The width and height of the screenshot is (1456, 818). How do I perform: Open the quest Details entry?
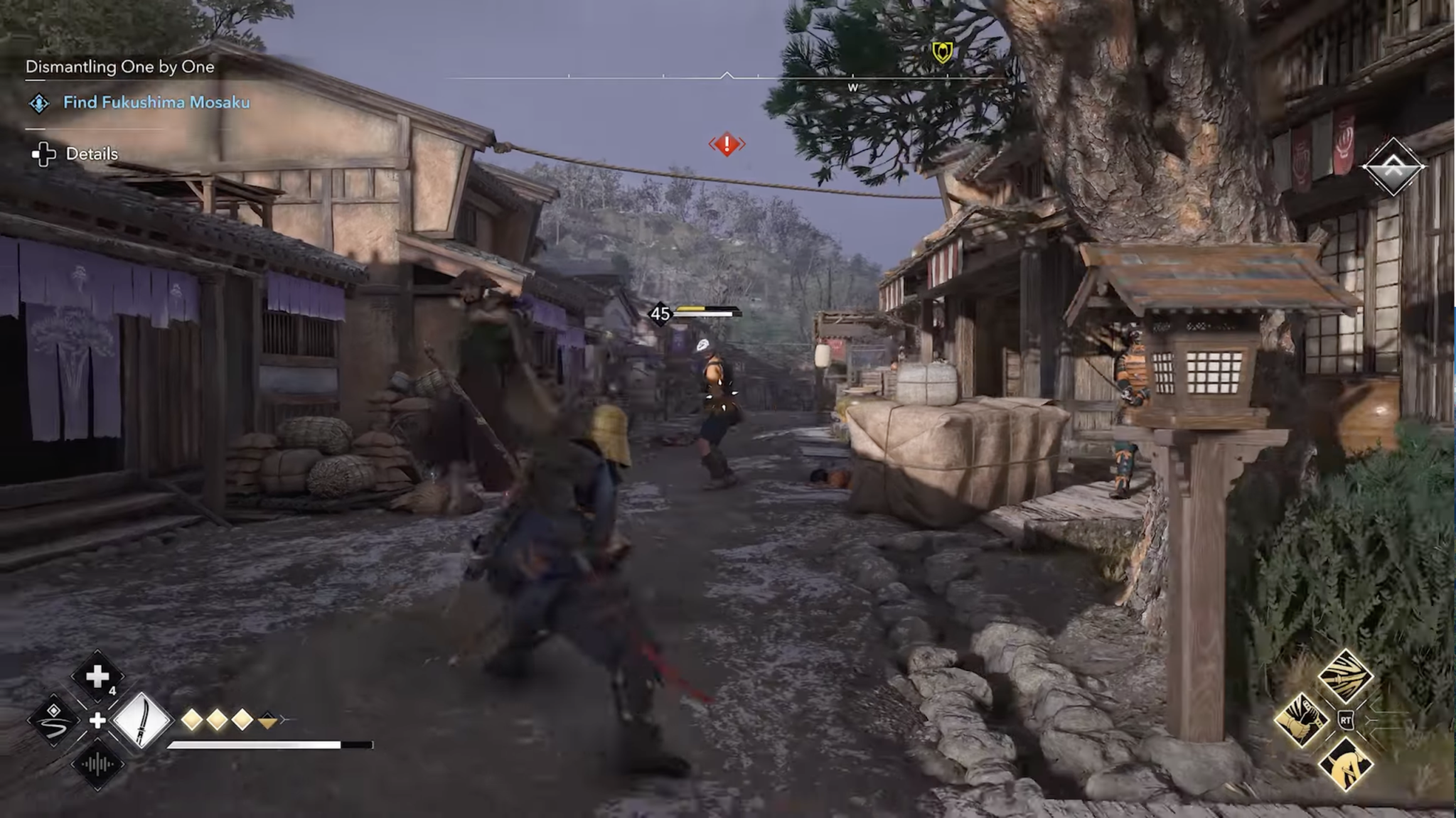coord(91,154)
